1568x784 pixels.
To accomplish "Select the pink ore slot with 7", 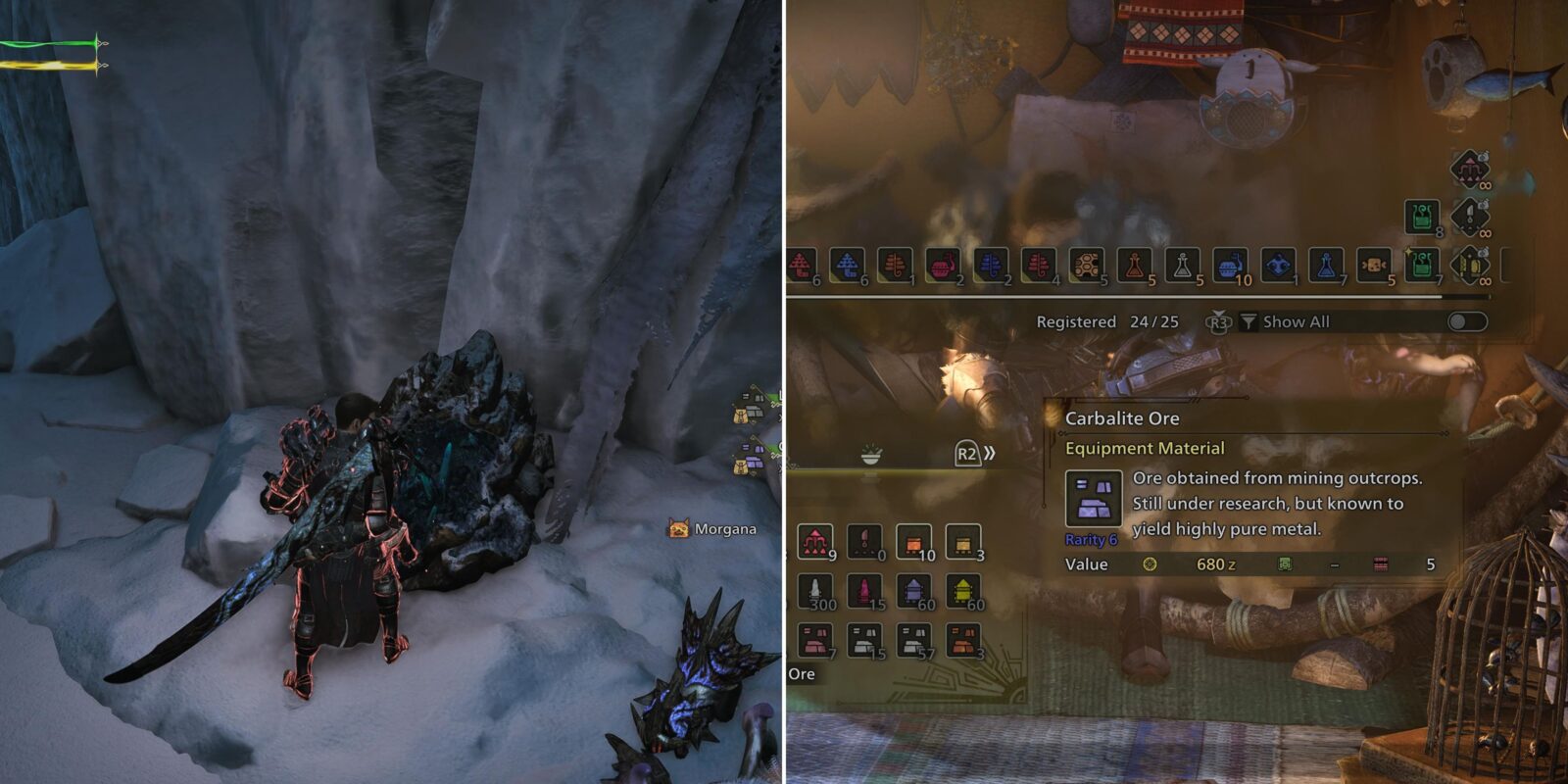I will pyautogui.click(x=815, y=640).
